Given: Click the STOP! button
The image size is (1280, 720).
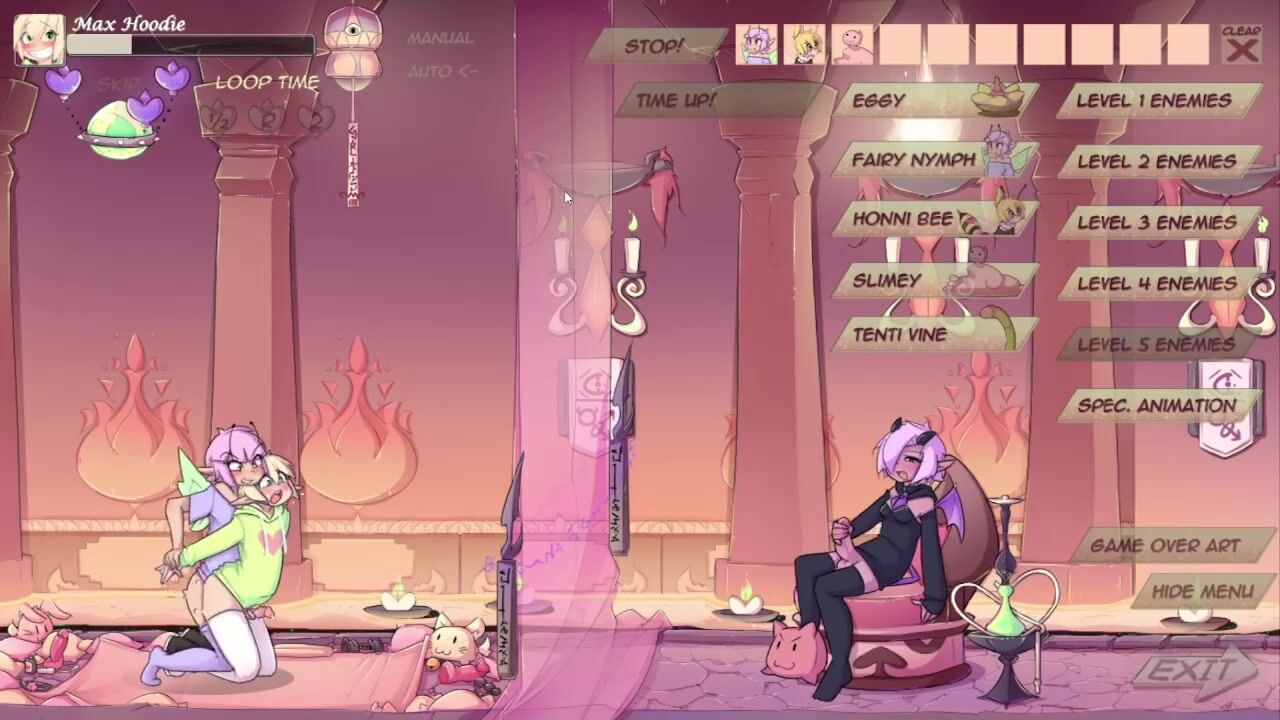Looking at the screenshot, I should click(x=655, y=46).
